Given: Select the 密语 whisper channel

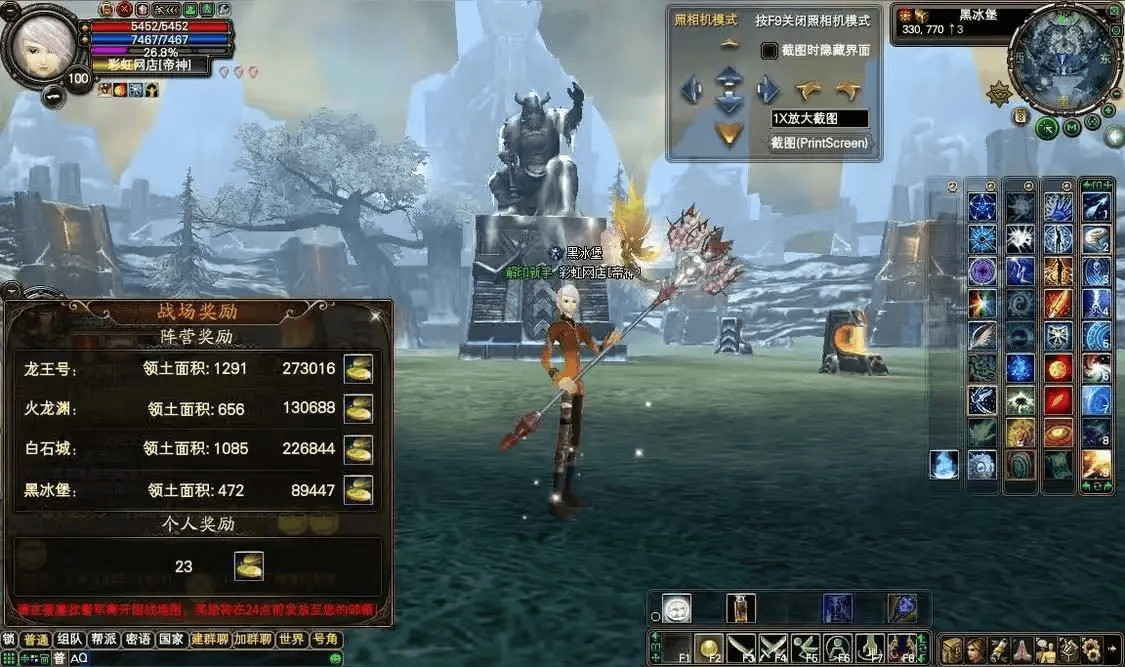Looking at the screenshot, I should pos(138,640).
